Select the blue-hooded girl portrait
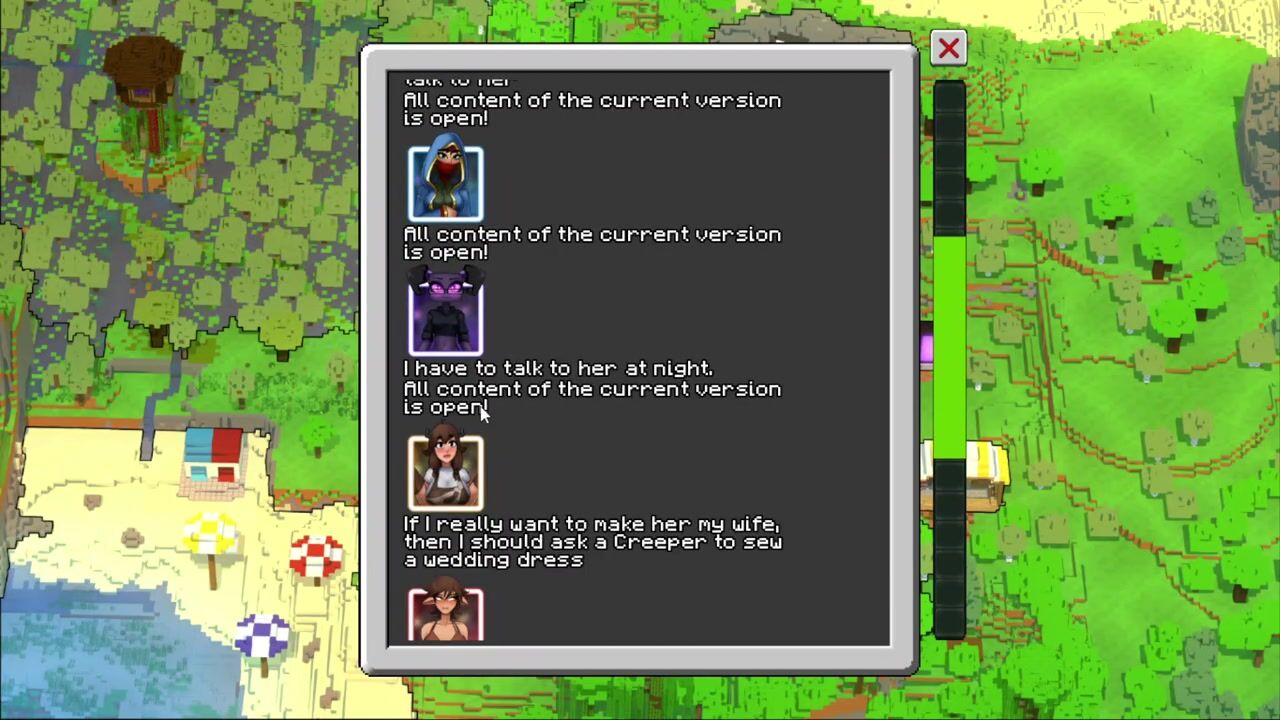1280x720 pixels. click(x=445, y=183)
